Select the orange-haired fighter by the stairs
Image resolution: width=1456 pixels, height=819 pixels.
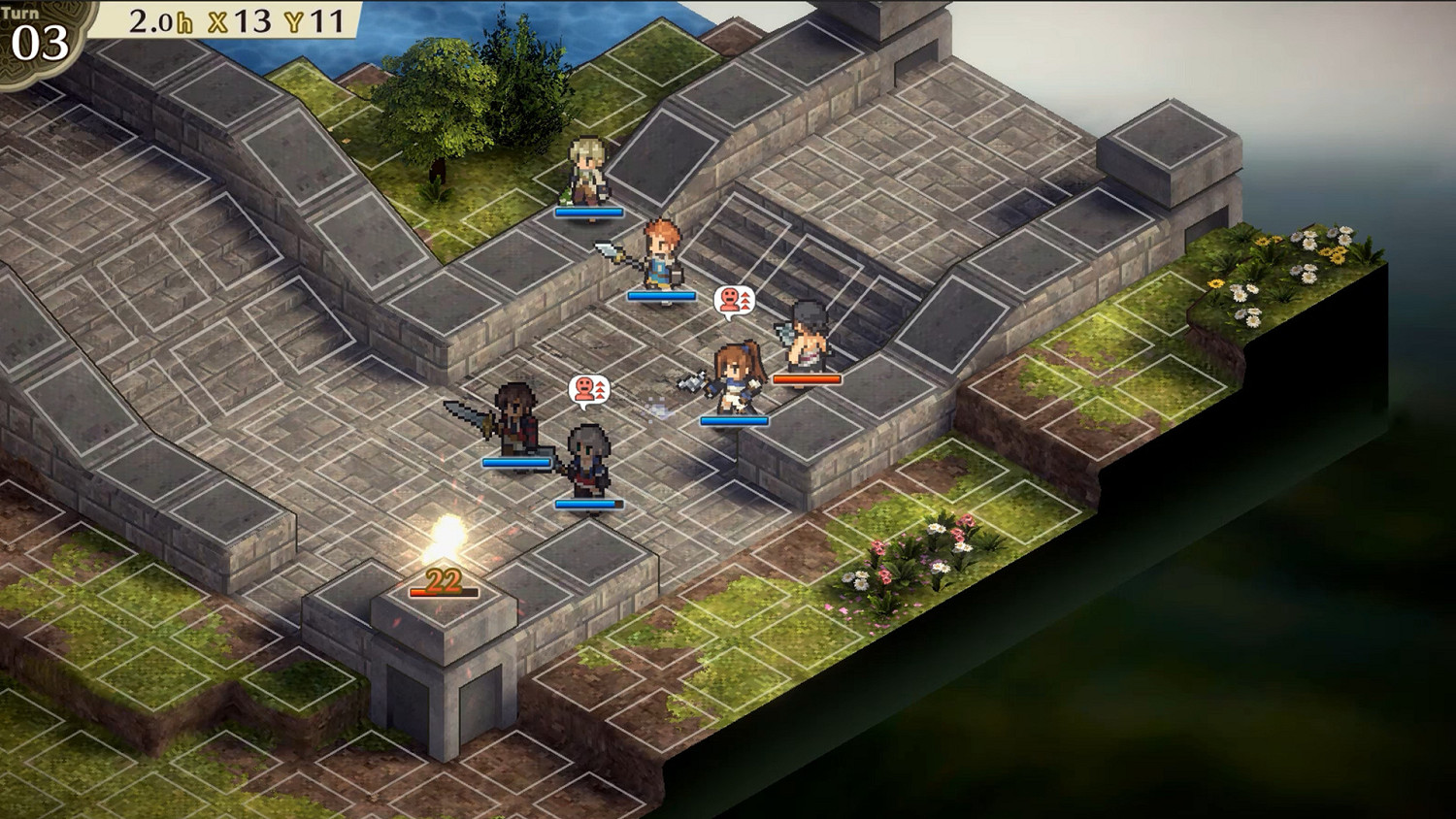point(660,252)
